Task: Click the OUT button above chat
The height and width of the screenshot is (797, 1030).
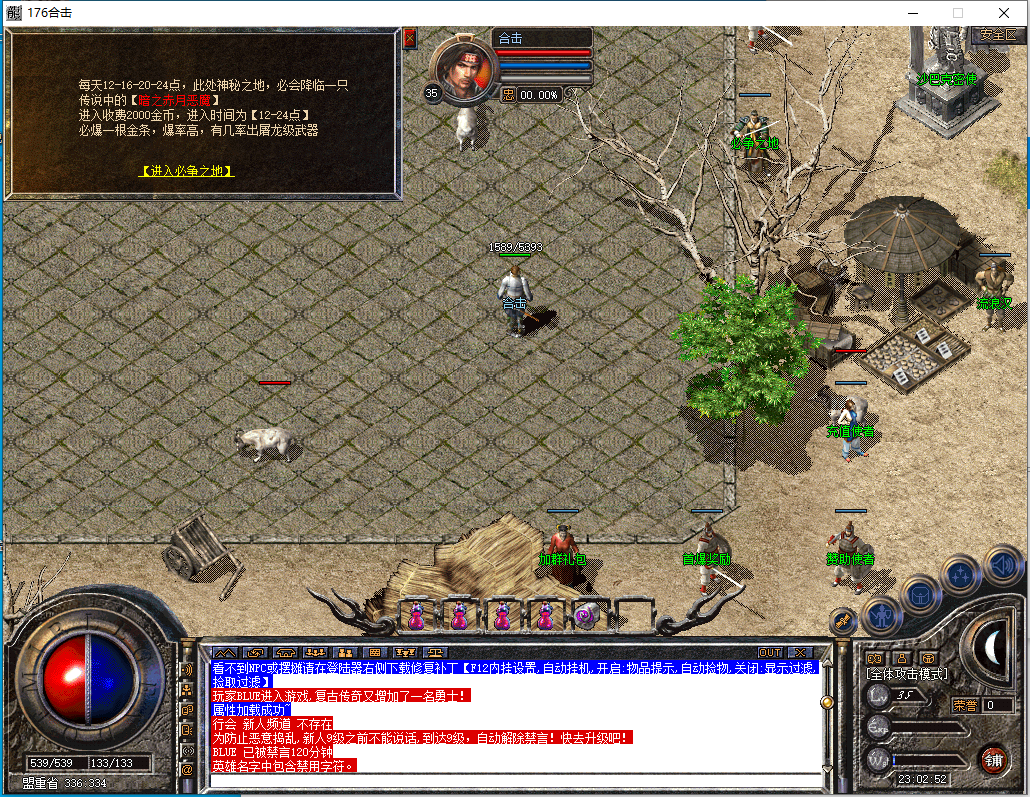Action: pos(769,653)
